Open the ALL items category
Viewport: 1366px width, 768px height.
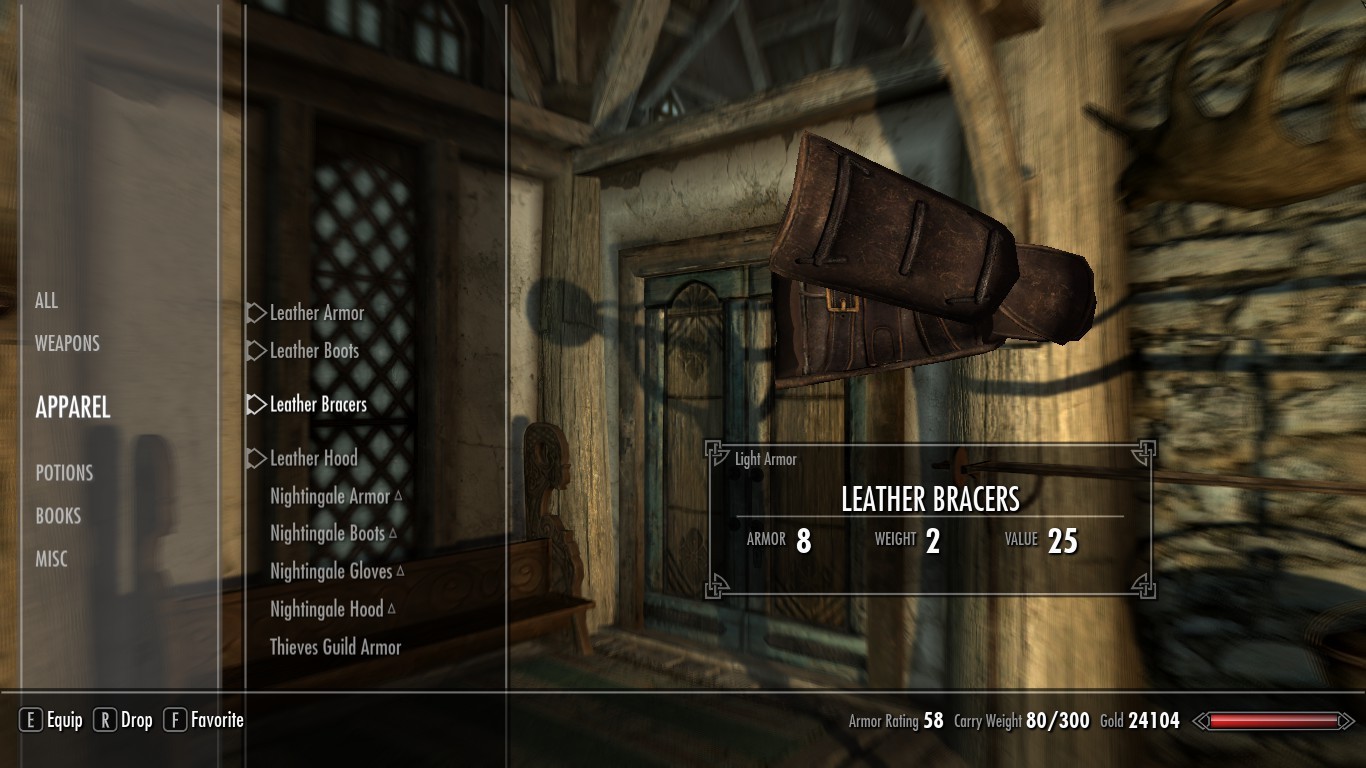pos(47,301)
